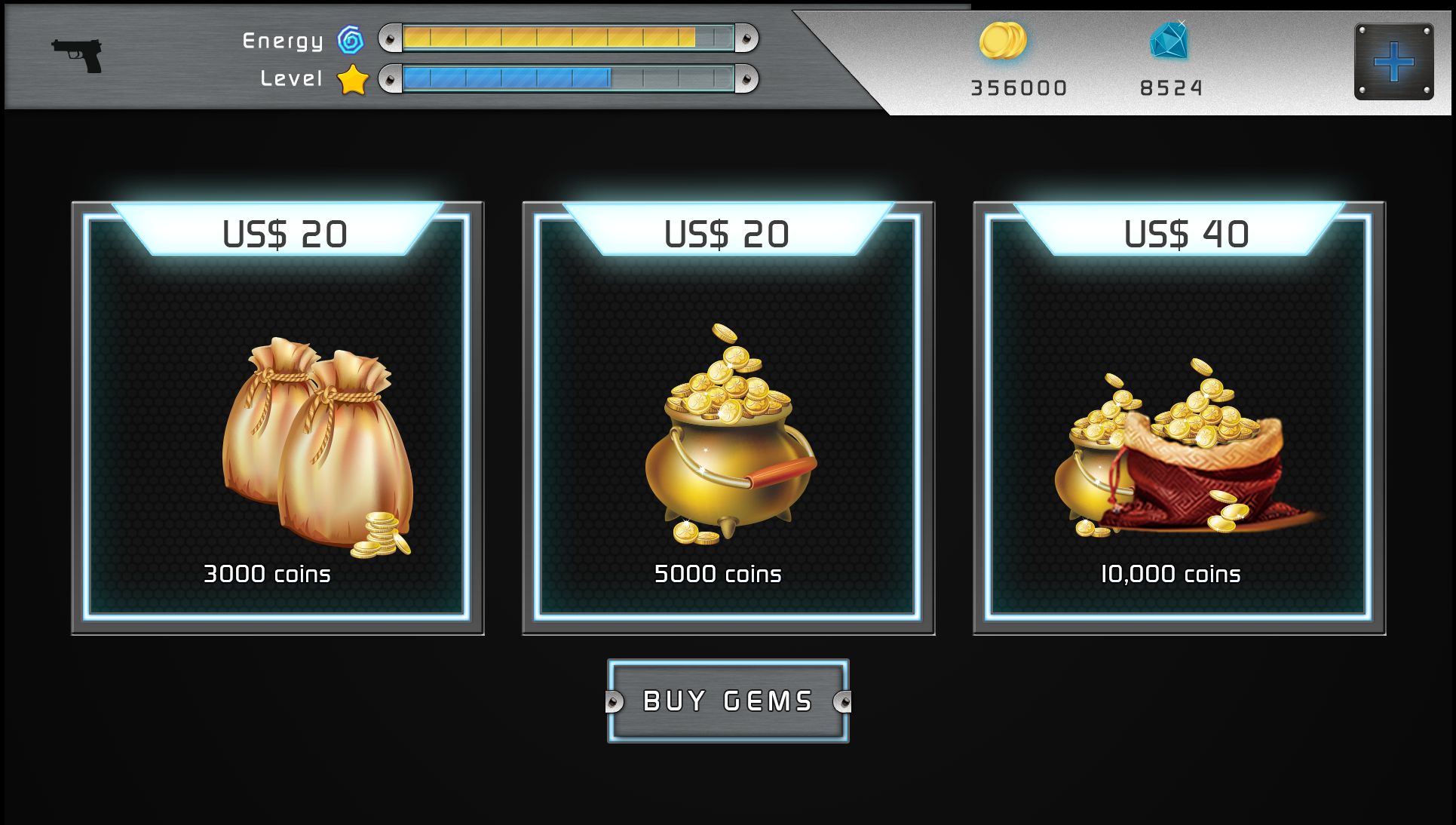Viewport: 1456px width, 825px height.
Task: Click the pistol weapon icon
Action: pyautogui.click(x=78, y=55)
